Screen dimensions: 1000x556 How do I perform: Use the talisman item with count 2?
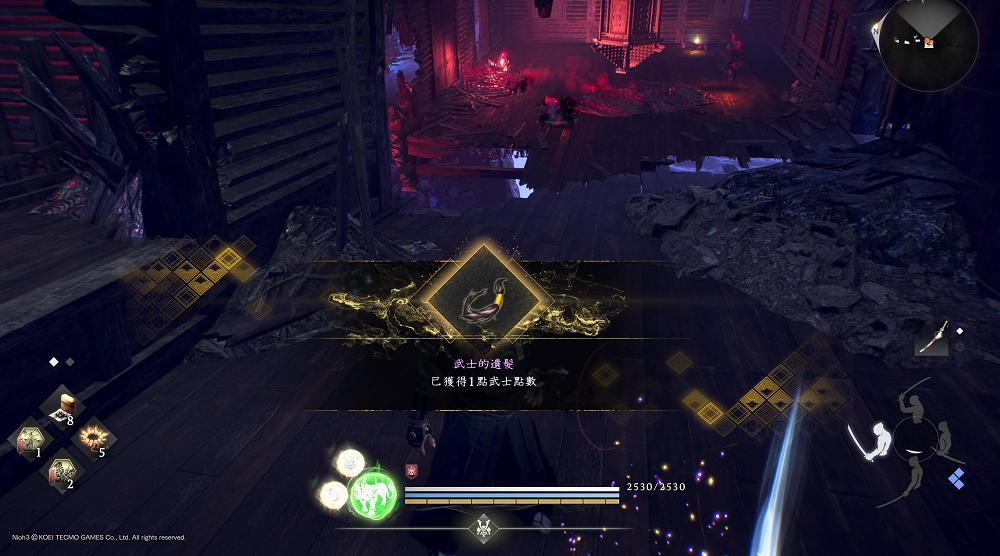tap(62, 471)
